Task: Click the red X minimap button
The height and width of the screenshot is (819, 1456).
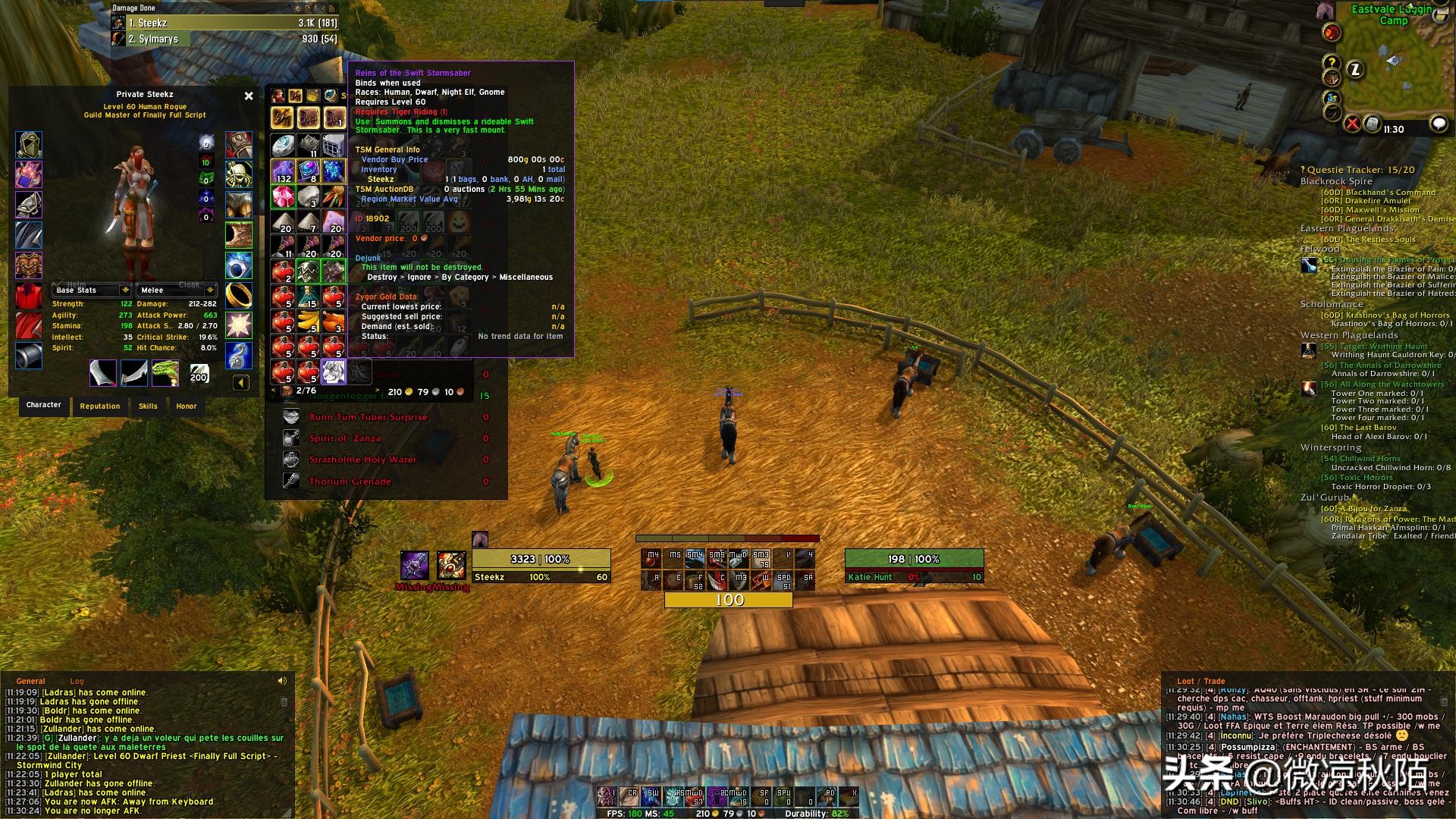Action: click(1352, 124)
